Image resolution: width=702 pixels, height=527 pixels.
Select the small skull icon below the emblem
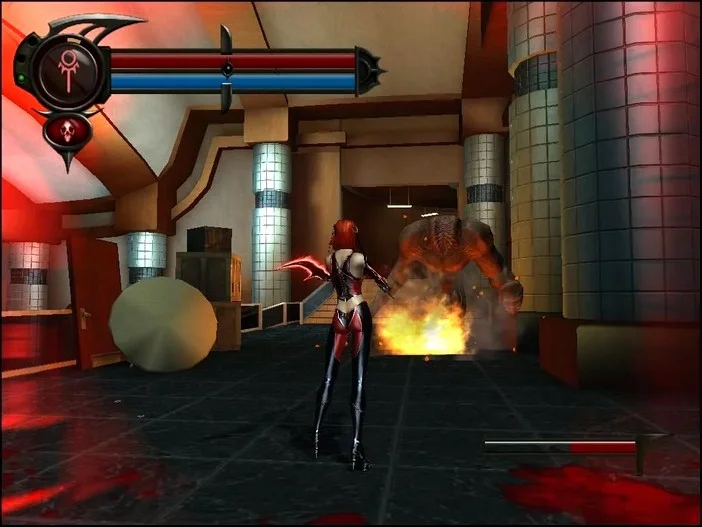pos(67,130)
